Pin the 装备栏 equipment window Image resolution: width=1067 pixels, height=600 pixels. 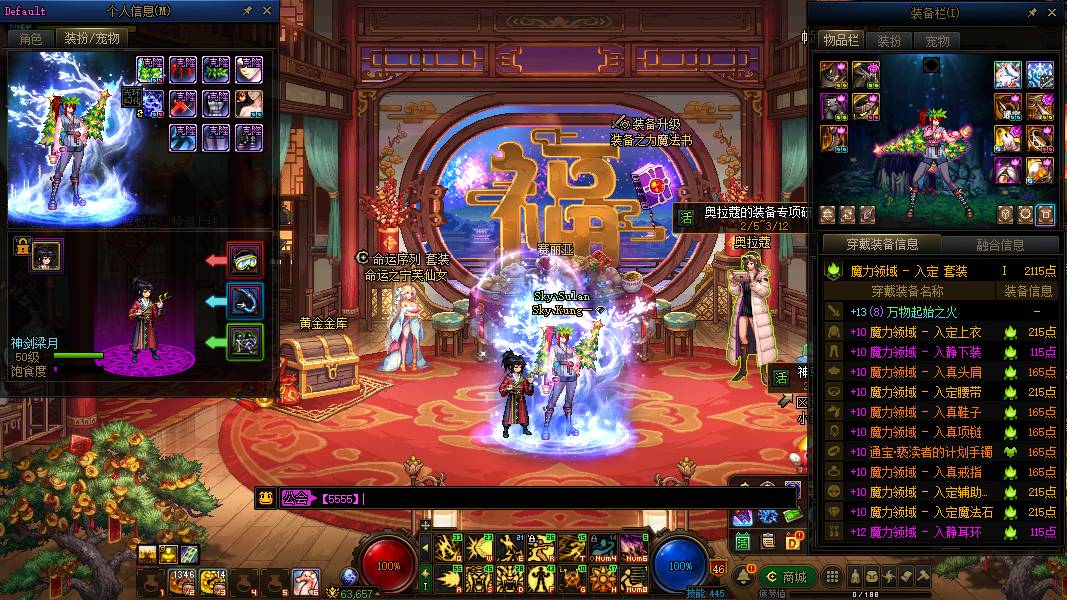(x=1032, y=13)
